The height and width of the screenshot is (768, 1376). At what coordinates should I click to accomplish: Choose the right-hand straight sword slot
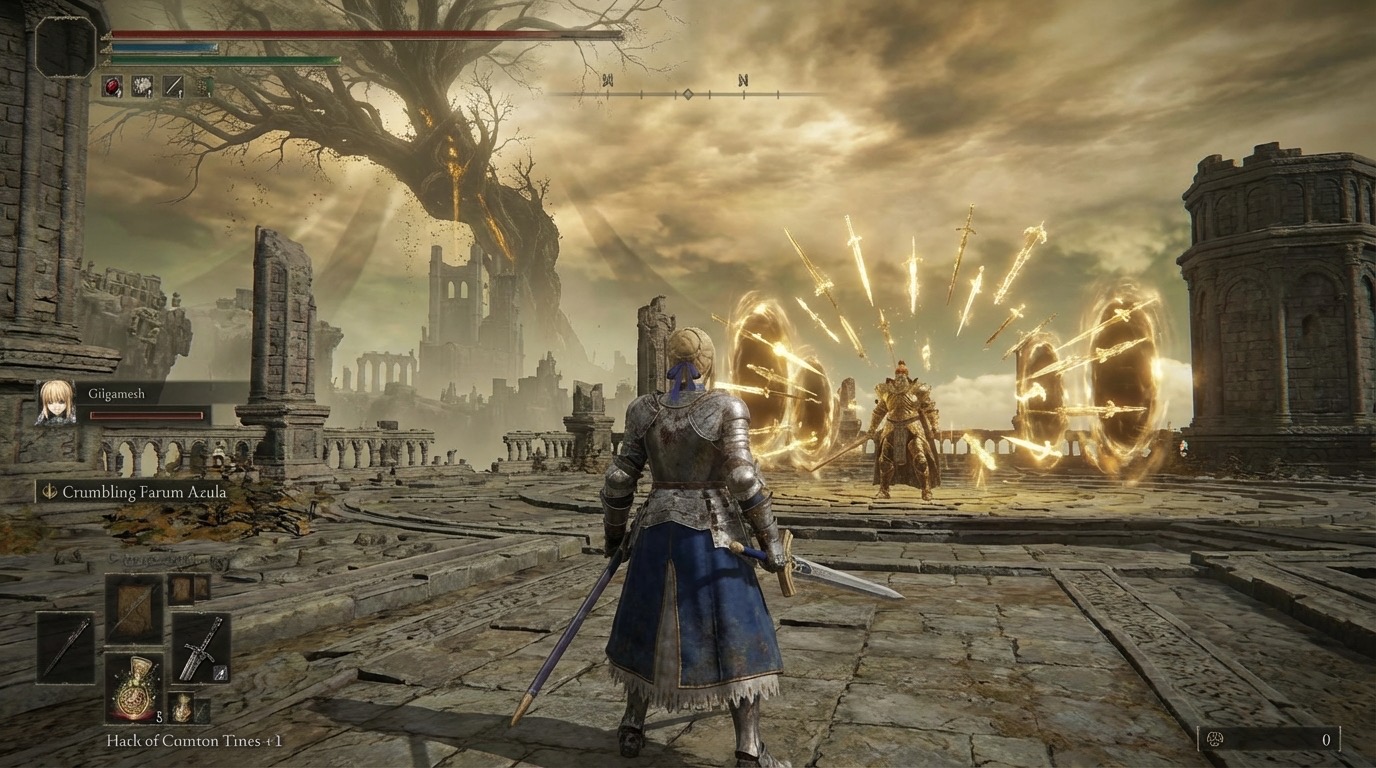(x=200, y=647)
